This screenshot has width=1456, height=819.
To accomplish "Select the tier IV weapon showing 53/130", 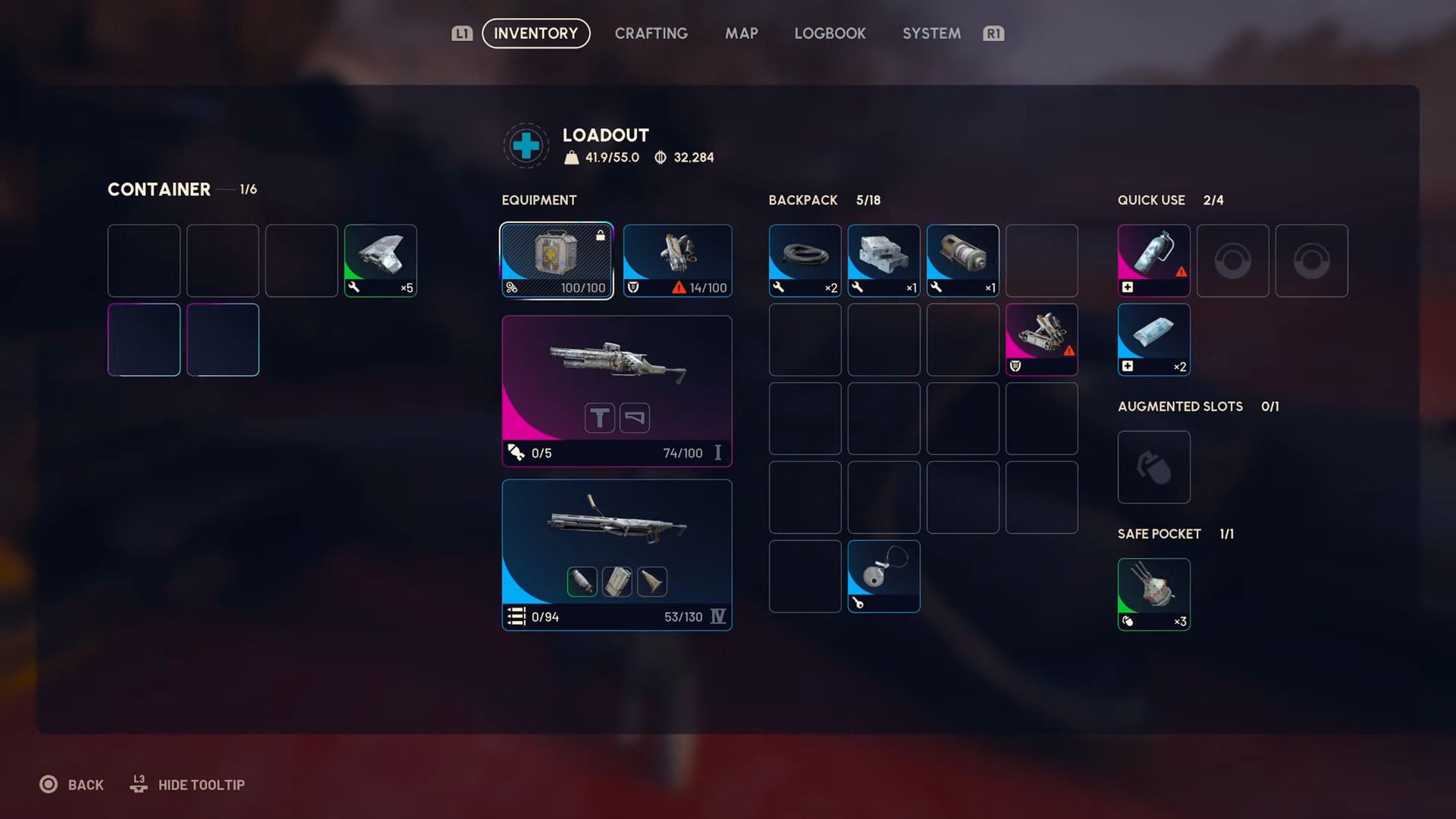I will (616, 554).
